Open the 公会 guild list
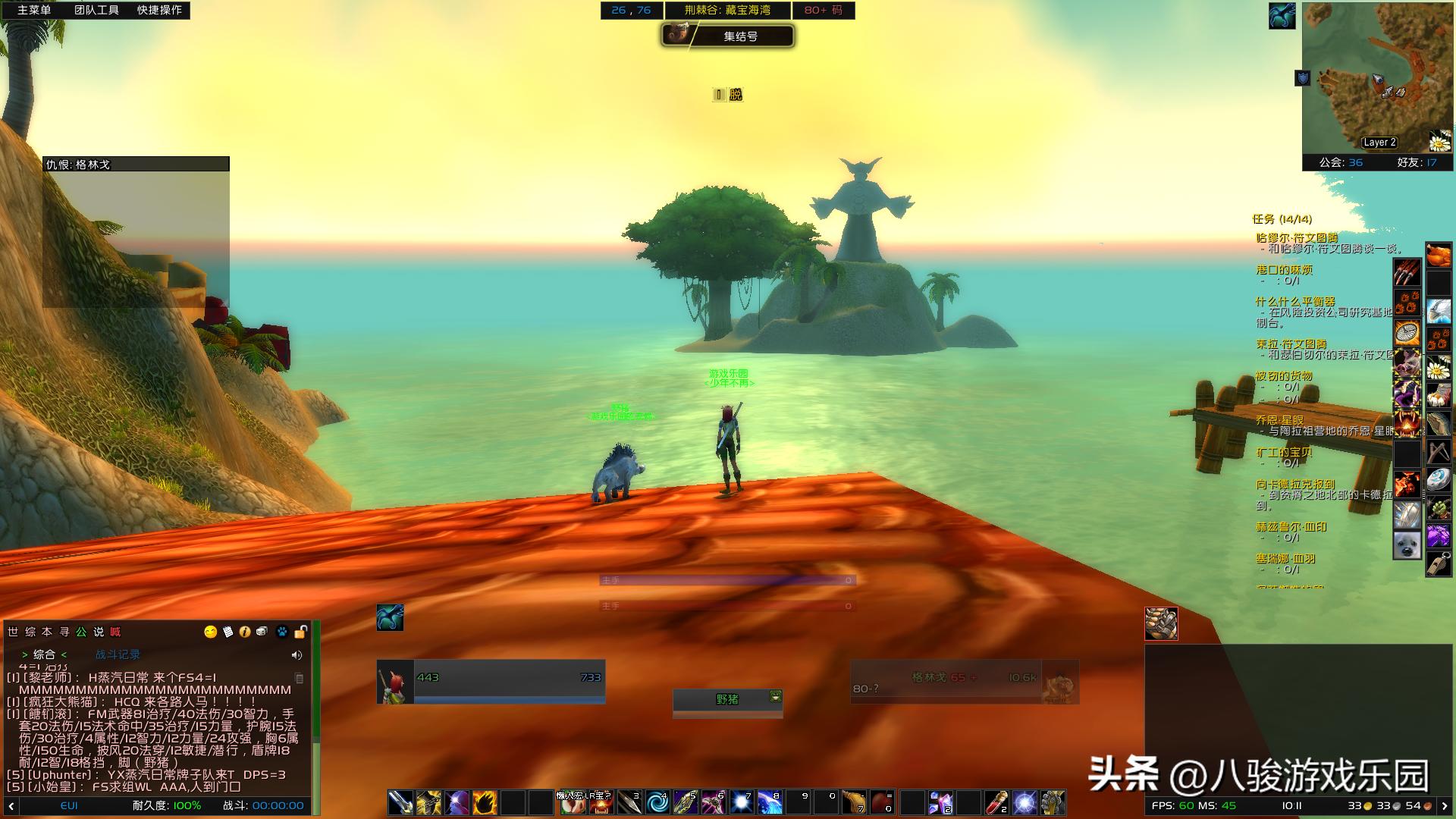This screenshot has width=1456, height=819. click(x=1340, y=162)
